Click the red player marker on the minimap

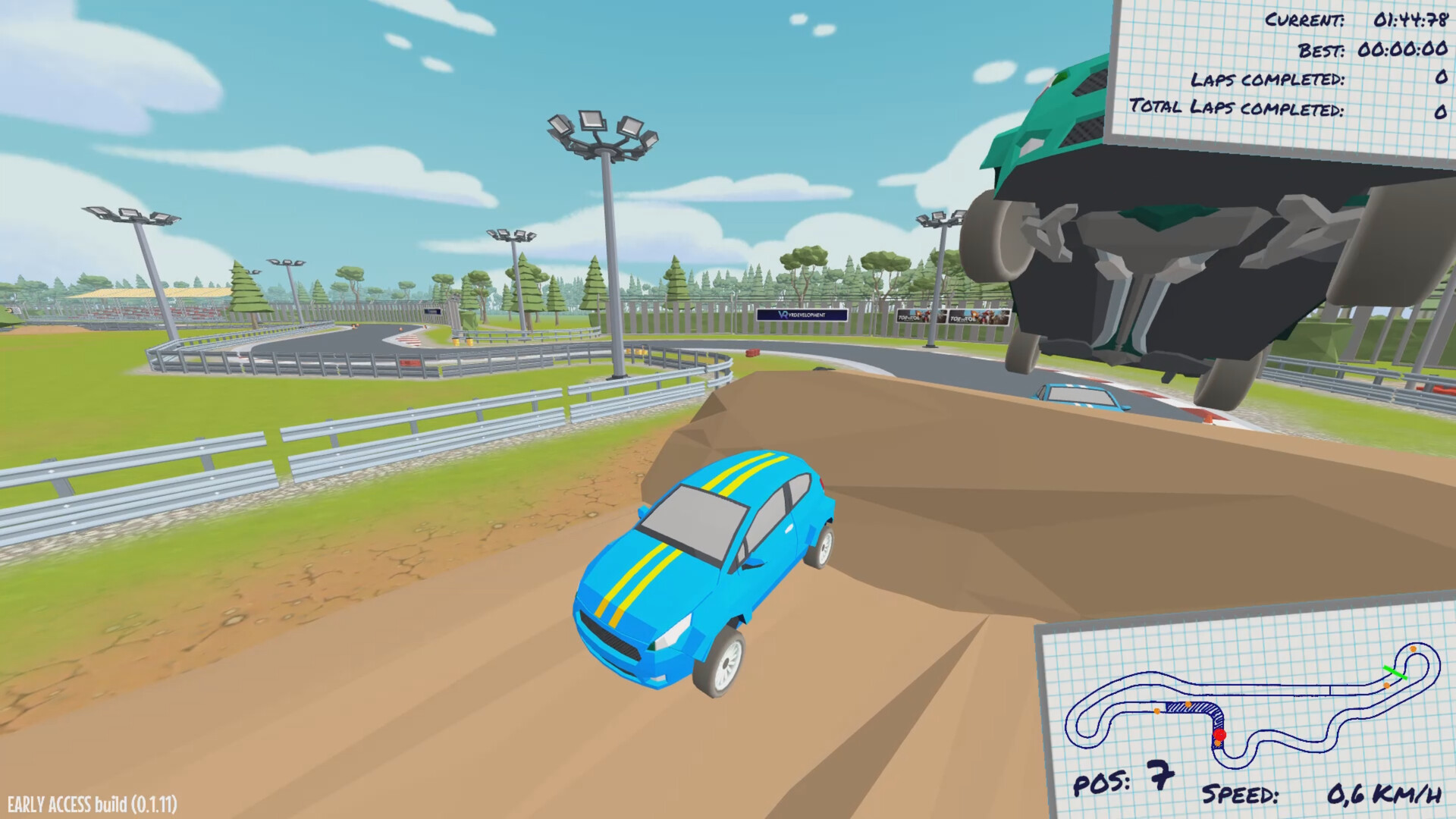pyautogui.click(x=1219, y=734)
